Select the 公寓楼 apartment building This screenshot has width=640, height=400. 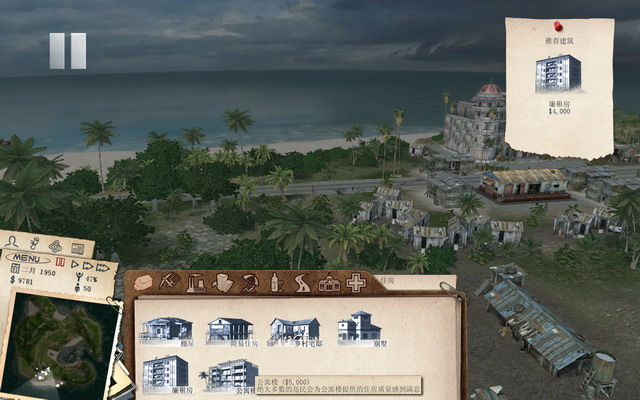pos(232,373)
